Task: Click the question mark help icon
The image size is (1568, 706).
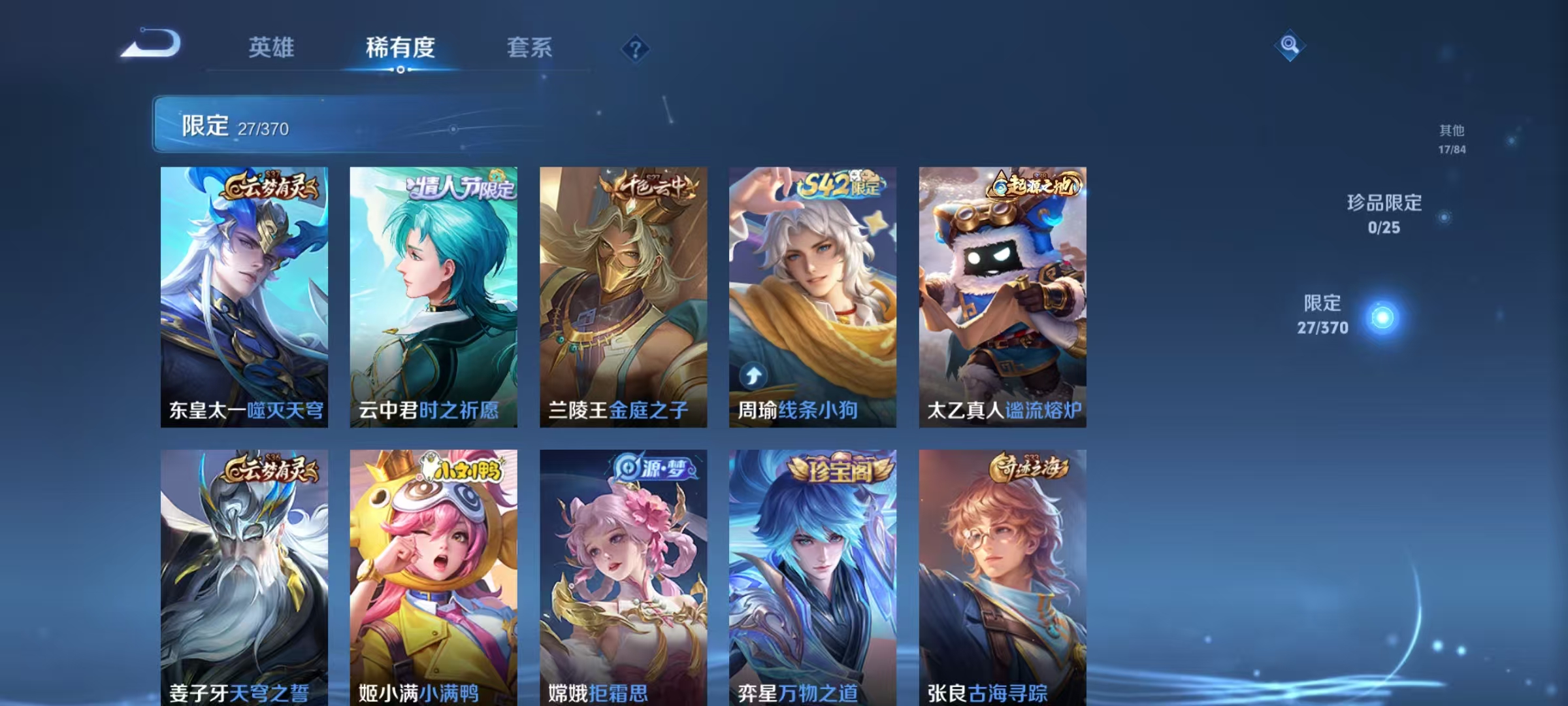Action: (x=636, y=48)
